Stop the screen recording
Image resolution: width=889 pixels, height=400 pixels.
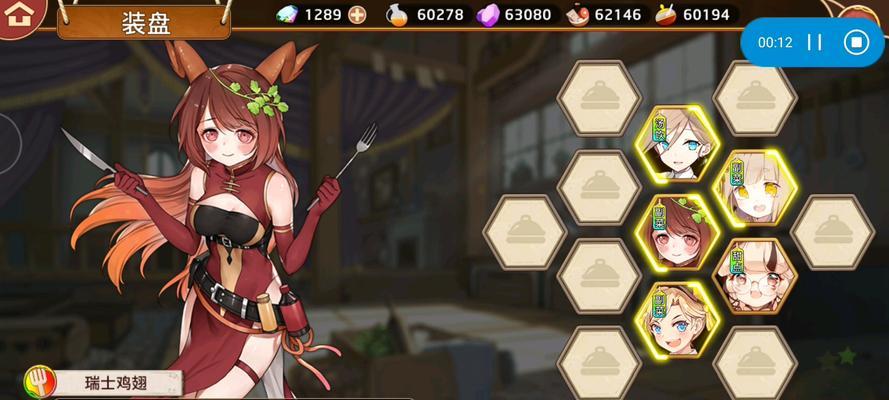855,42
